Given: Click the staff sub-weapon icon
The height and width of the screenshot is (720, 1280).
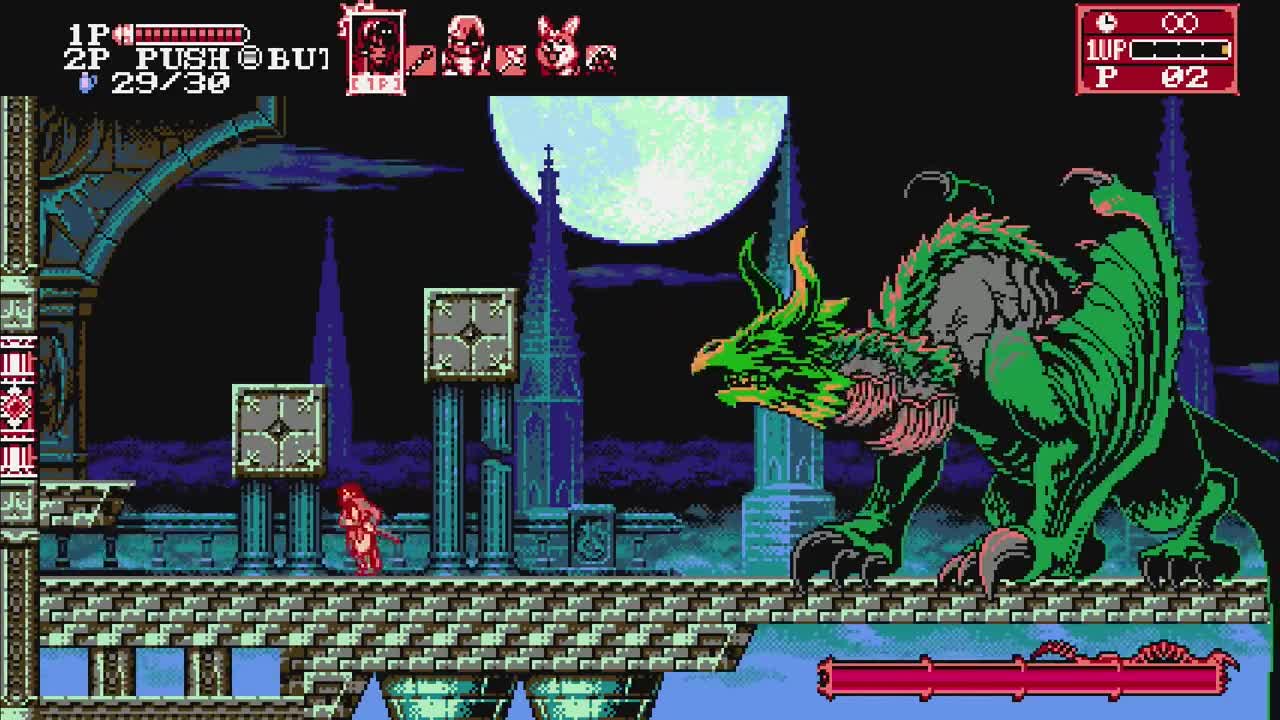Looking at the screenshot, I should coord(421,59).
